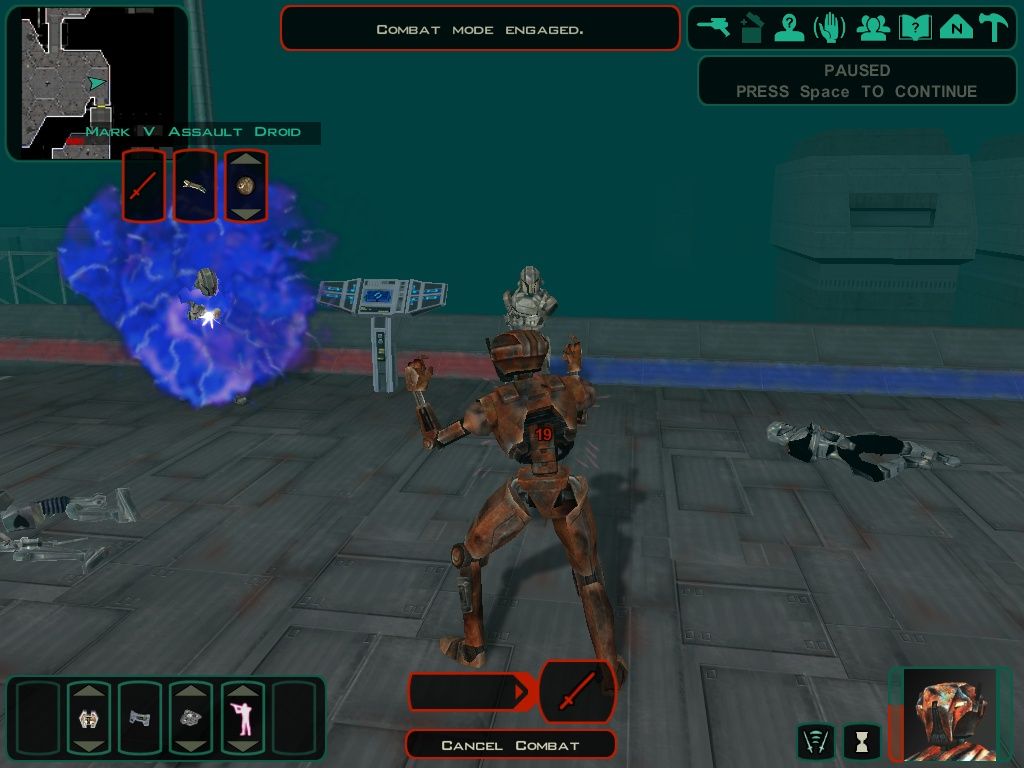
Task: Click the Cancel Combat button
Action: click(x=510, y=745)
